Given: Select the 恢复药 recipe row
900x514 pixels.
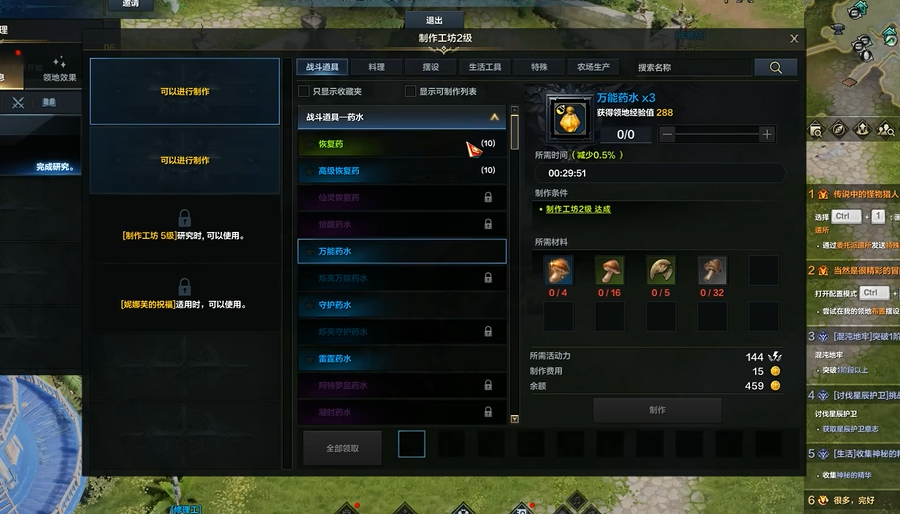Looking at the screenshot, I should click(401, 144).
